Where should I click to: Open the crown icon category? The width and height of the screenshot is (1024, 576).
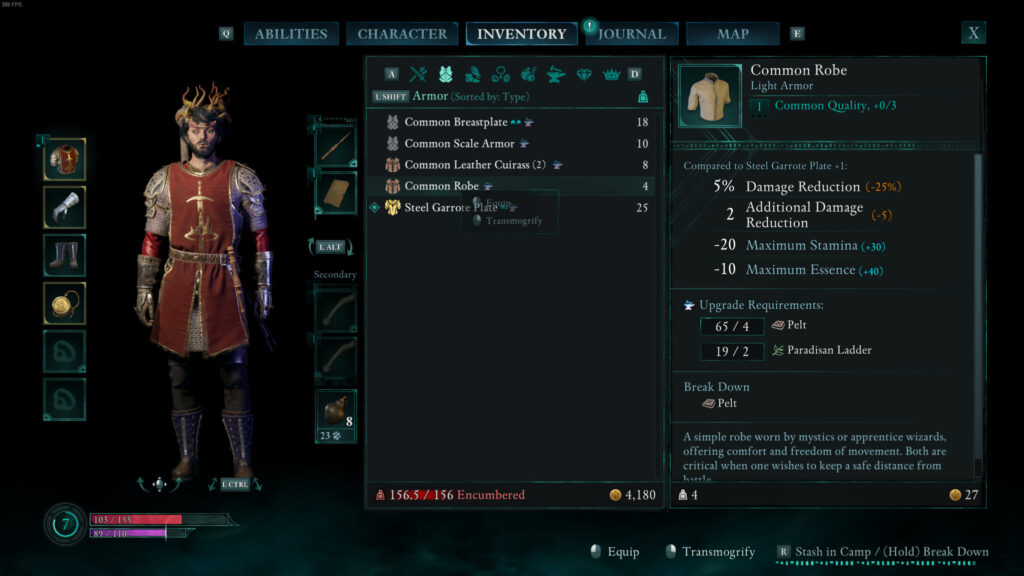[610, 74]
